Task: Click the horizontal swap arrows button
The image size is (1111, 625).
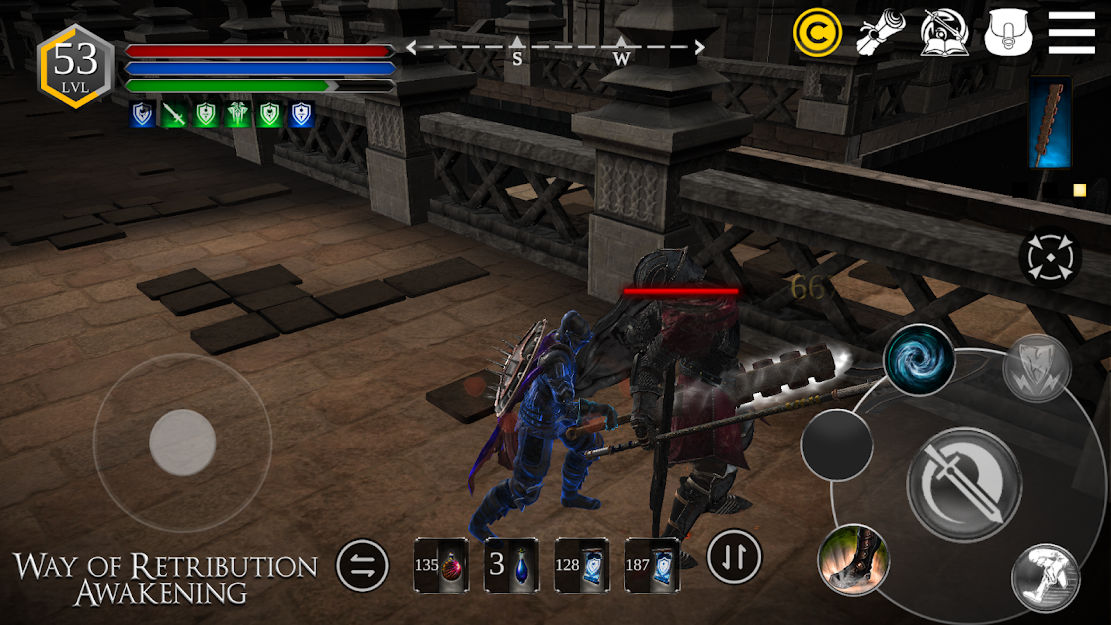Action: pyautogui.click(x=363, y=566)
